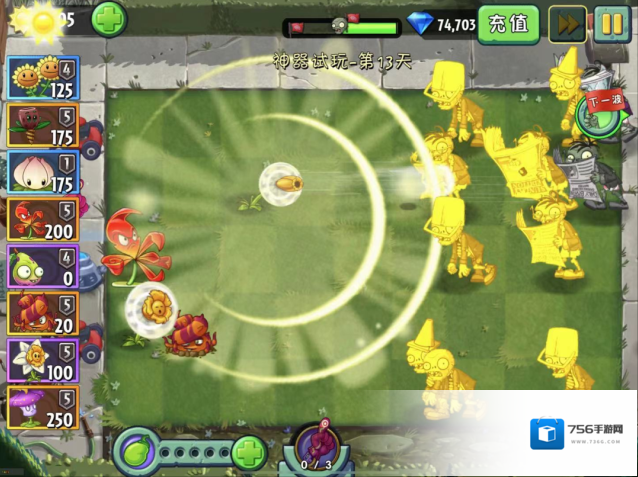
Task: Pause the game
Action: coord(612,24)
